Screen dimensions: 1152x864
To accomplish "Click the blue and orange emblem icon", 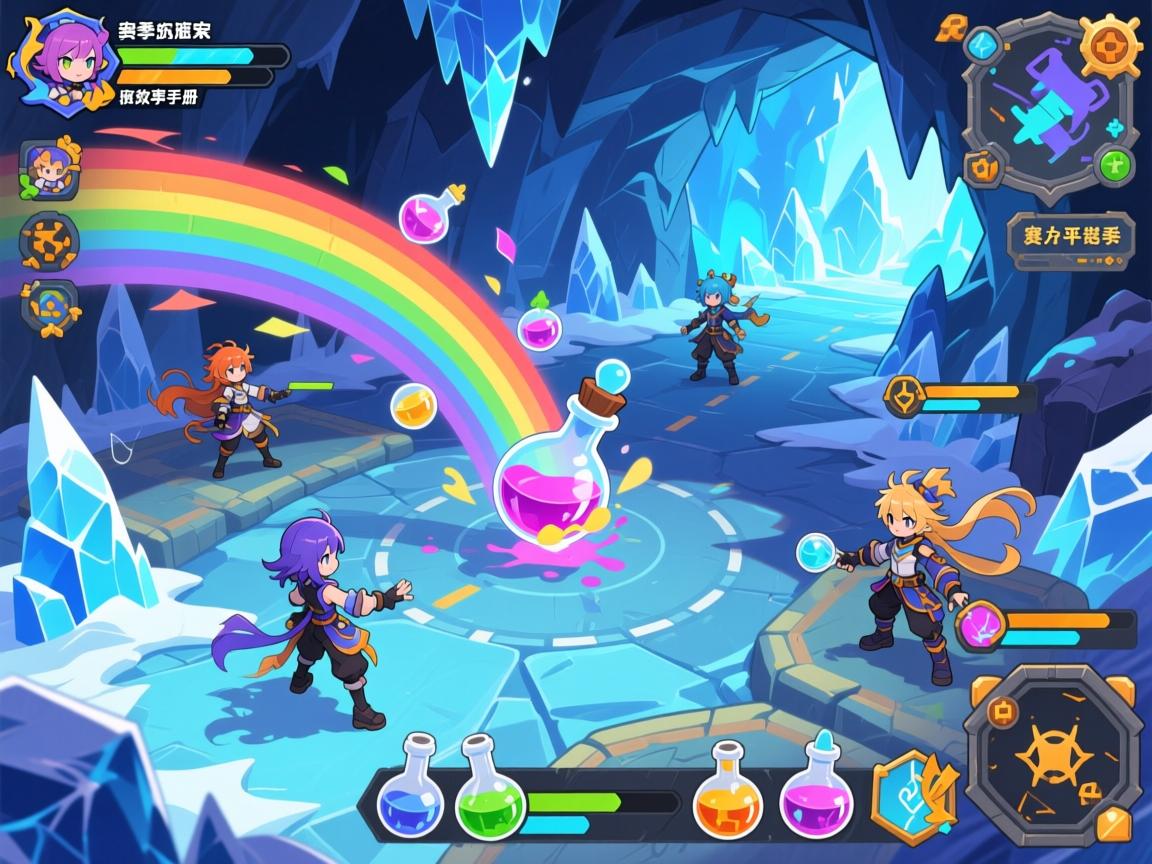I will (x=49, y=306).
